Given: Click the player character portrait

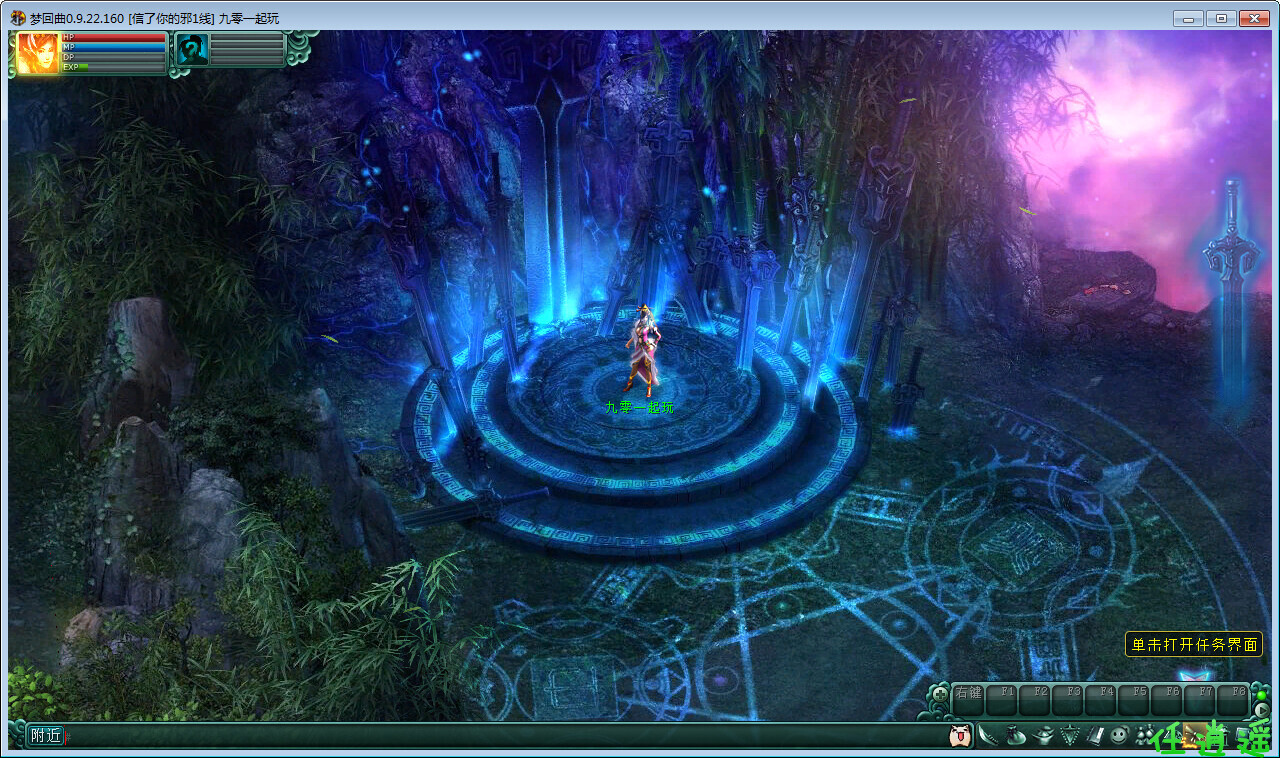Looking at the screenshot, I should pos(38,53).
